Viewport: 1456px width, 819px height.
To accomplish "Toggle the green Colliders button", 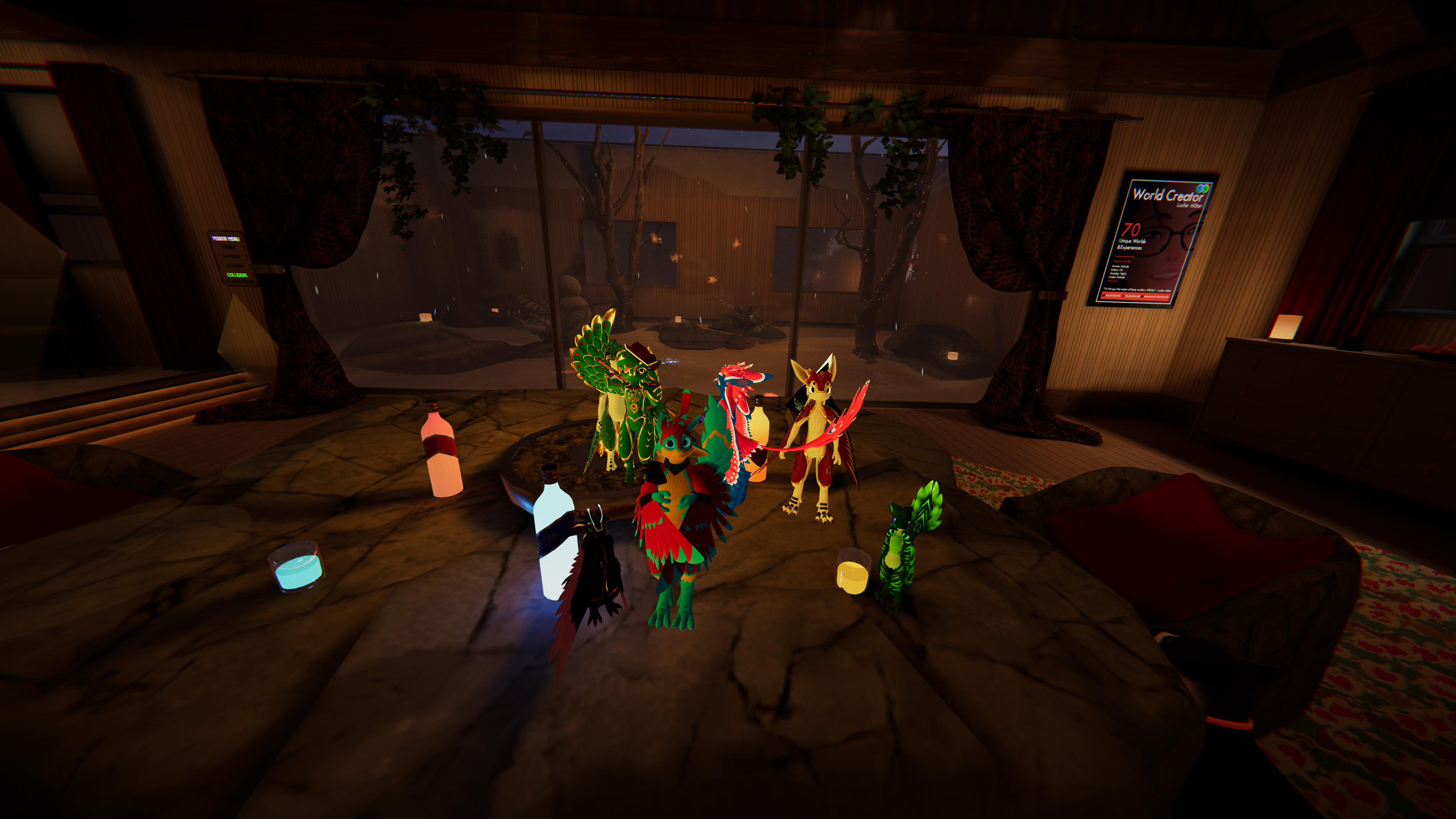I will click(x=237, y=275).
